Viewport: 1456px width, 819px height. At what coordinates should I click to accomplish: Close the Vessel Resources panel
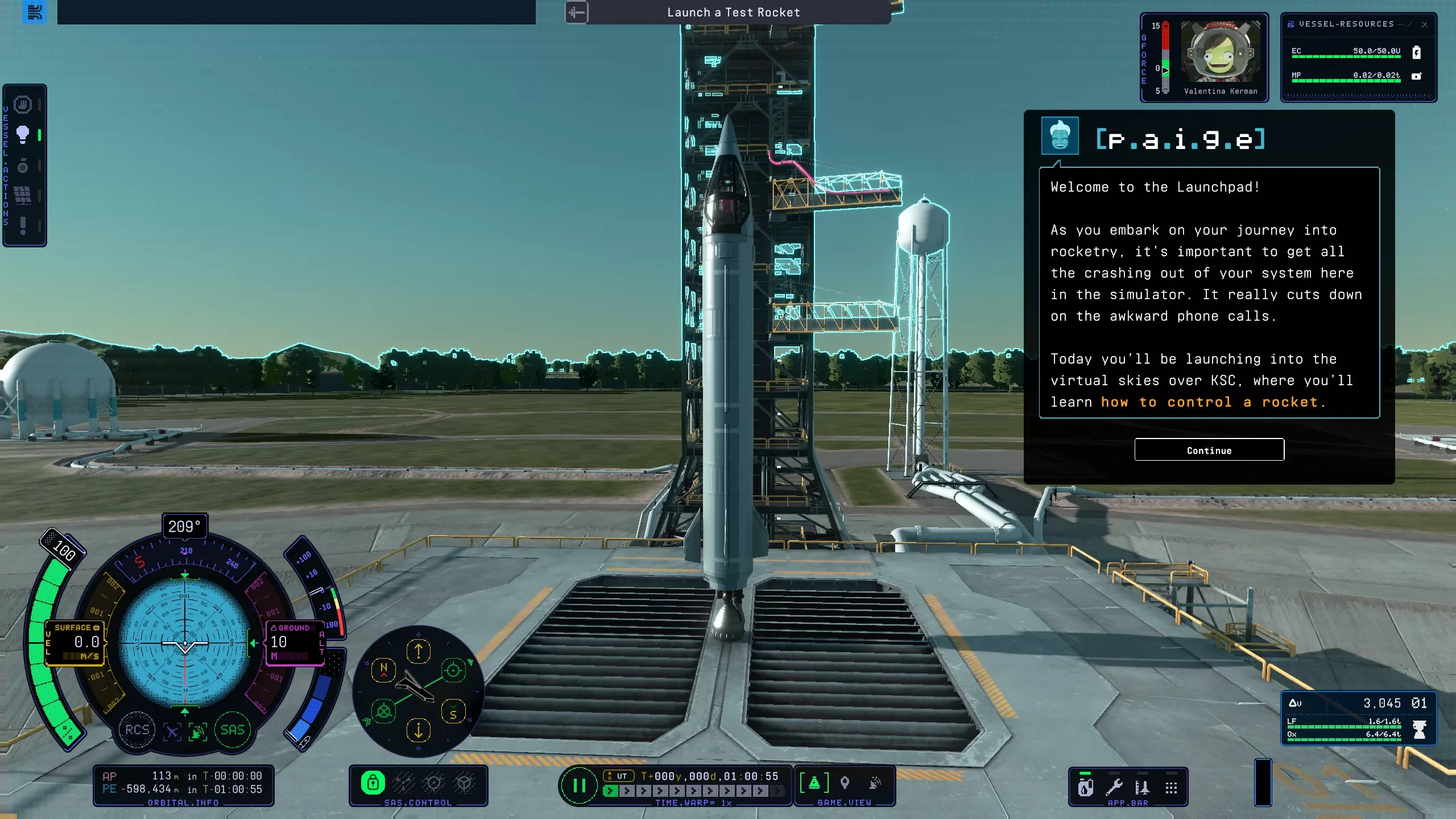point(1424,24)
